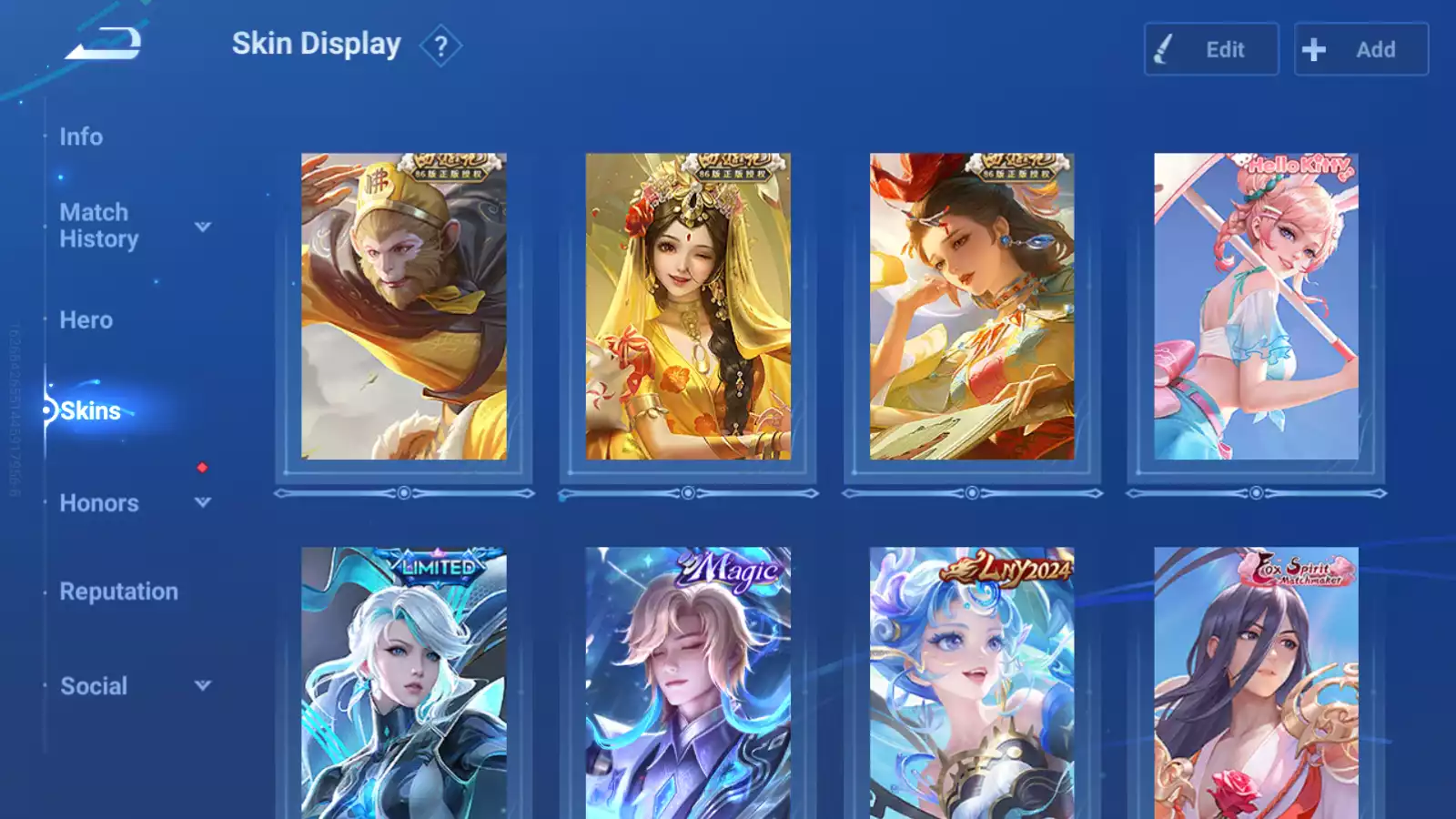Screen dimensions: 1456x819
Task: Open the Skin Display help question mark
Action: point(440,45)
